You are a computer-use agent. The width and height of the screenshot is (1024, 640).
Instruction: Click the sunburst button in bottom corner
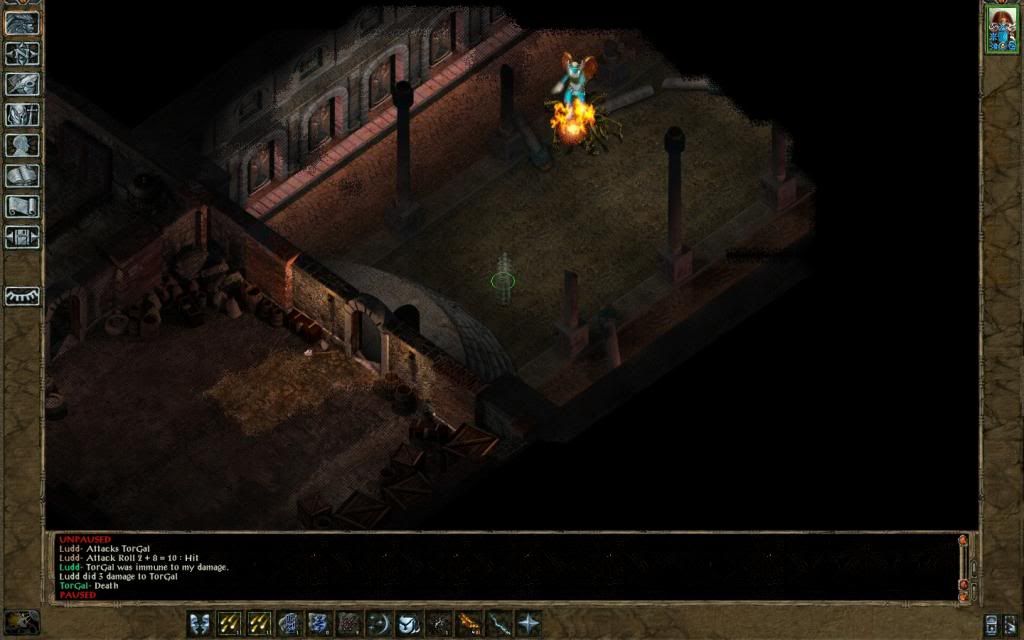[x=20, y=622]
